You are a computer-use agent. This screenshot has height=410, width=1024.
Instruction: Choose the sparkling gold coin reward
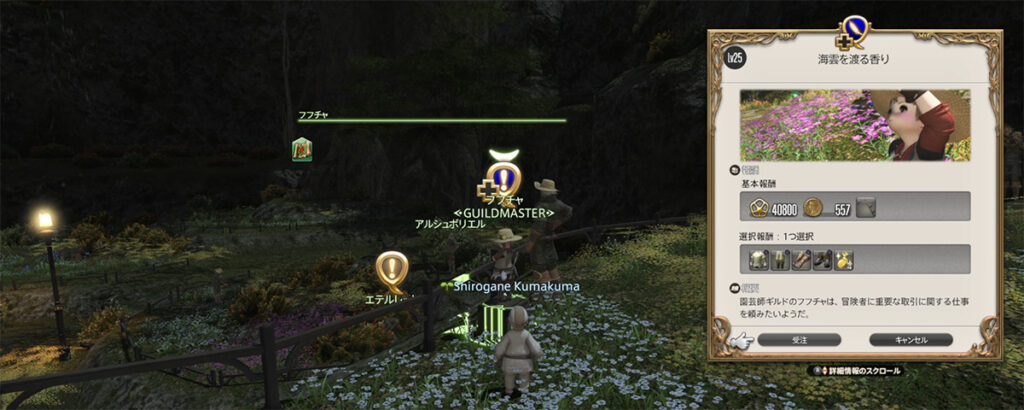[x=844, y=261]
